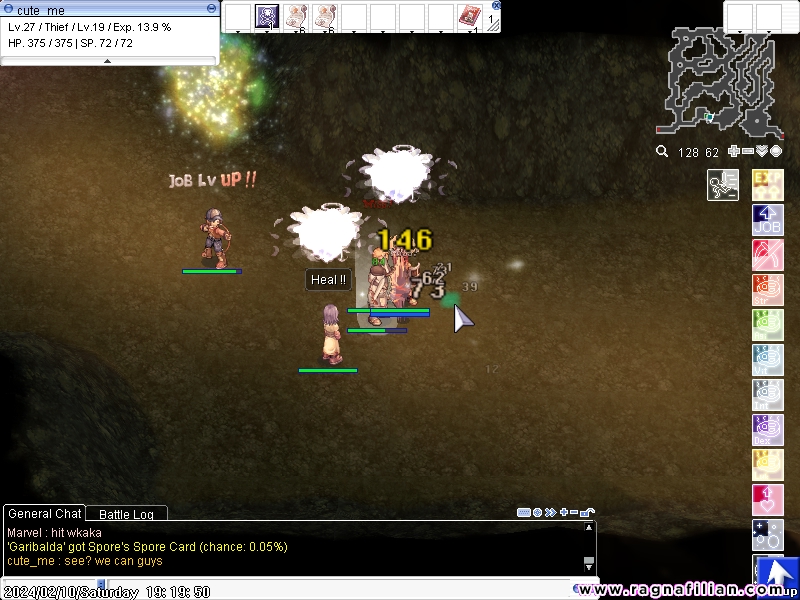Use the skull skill in the hotbar

point(267,16)
